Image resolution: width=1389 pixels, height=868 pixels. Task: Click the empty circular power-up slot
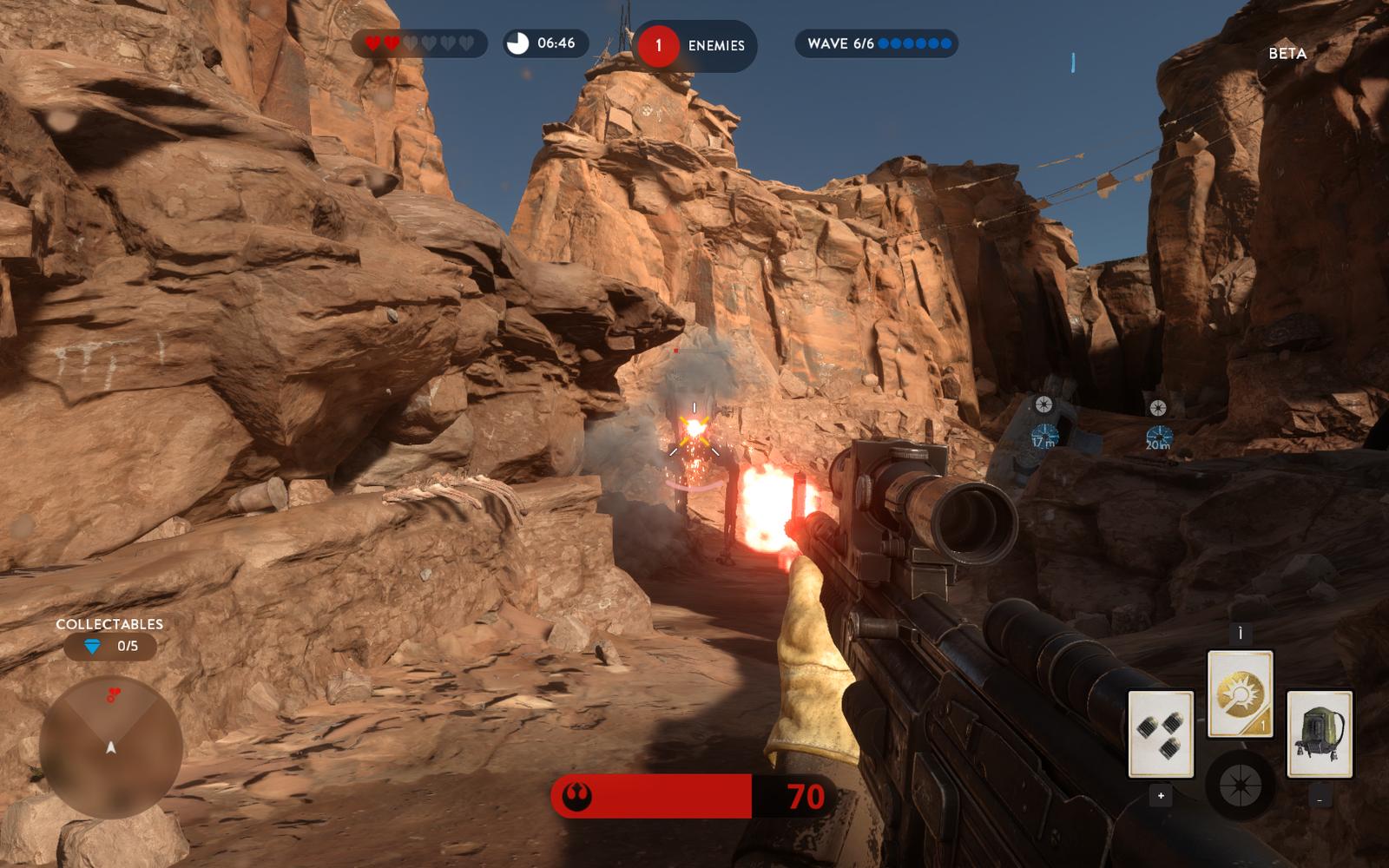point(1241,786)
